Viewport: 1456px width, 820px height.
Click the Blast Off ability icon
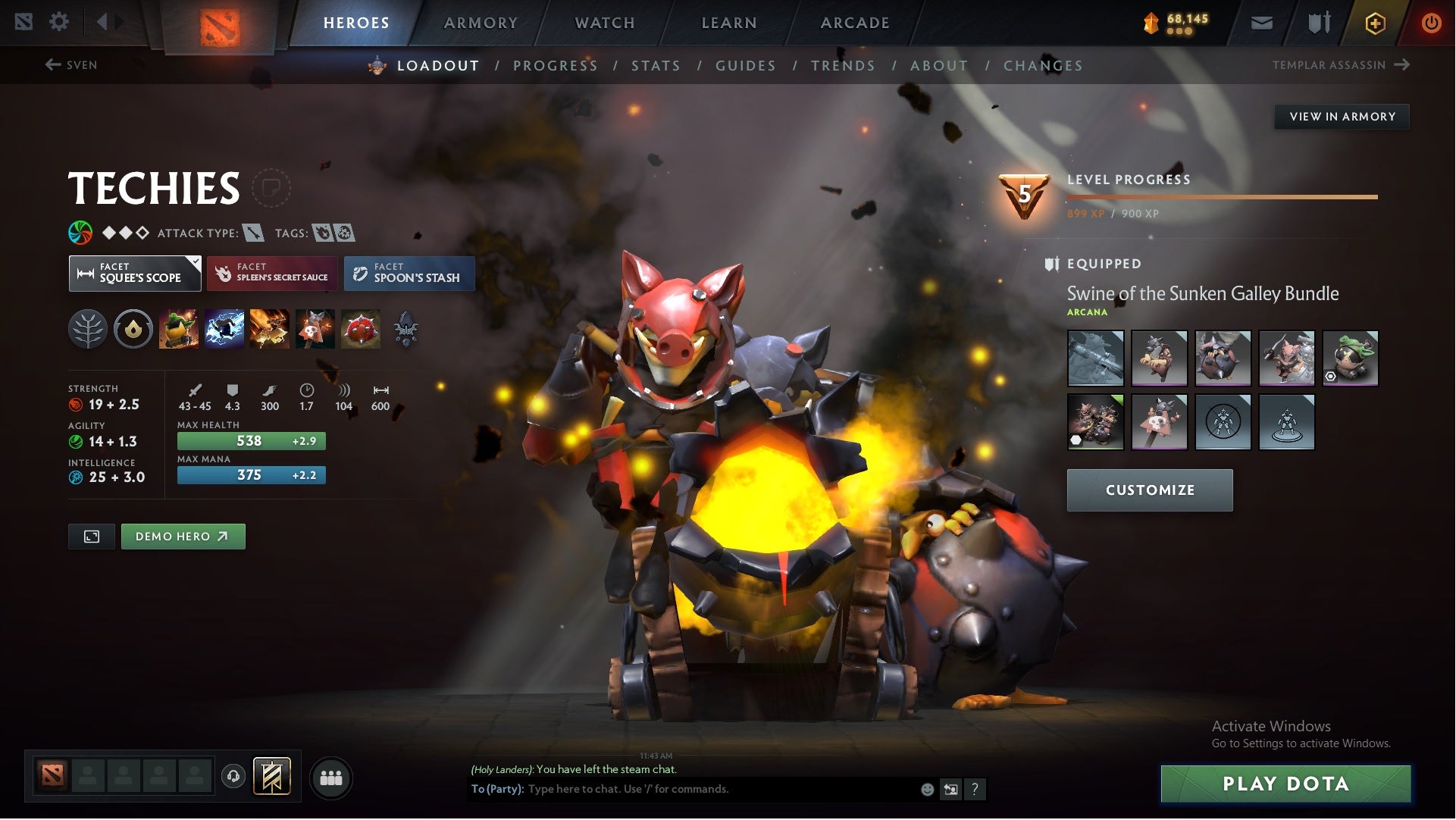pyautogui.click(x=269, y=329)
